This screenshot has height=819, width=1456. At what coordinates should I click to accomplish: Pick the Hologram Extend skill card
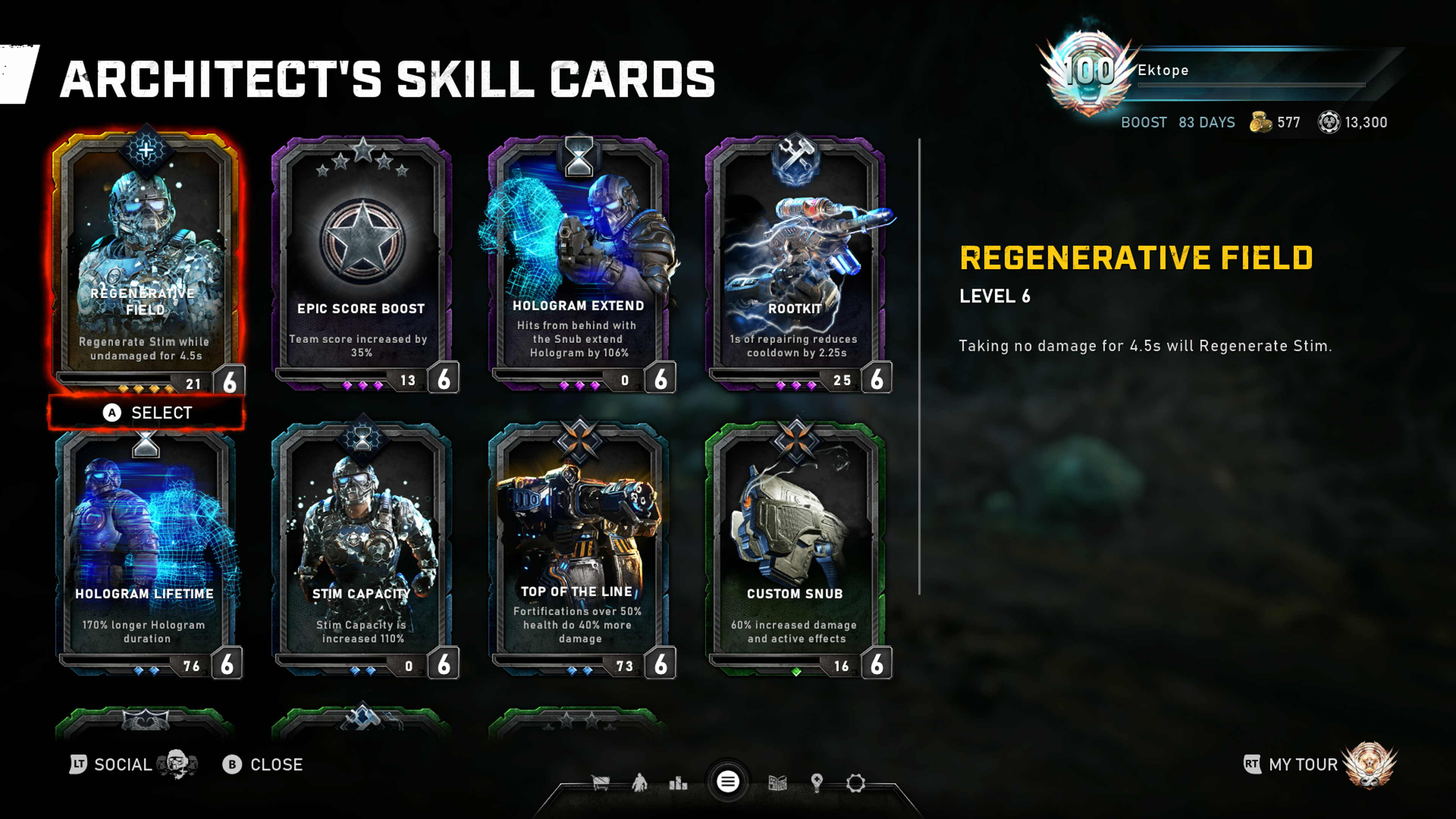578,260
